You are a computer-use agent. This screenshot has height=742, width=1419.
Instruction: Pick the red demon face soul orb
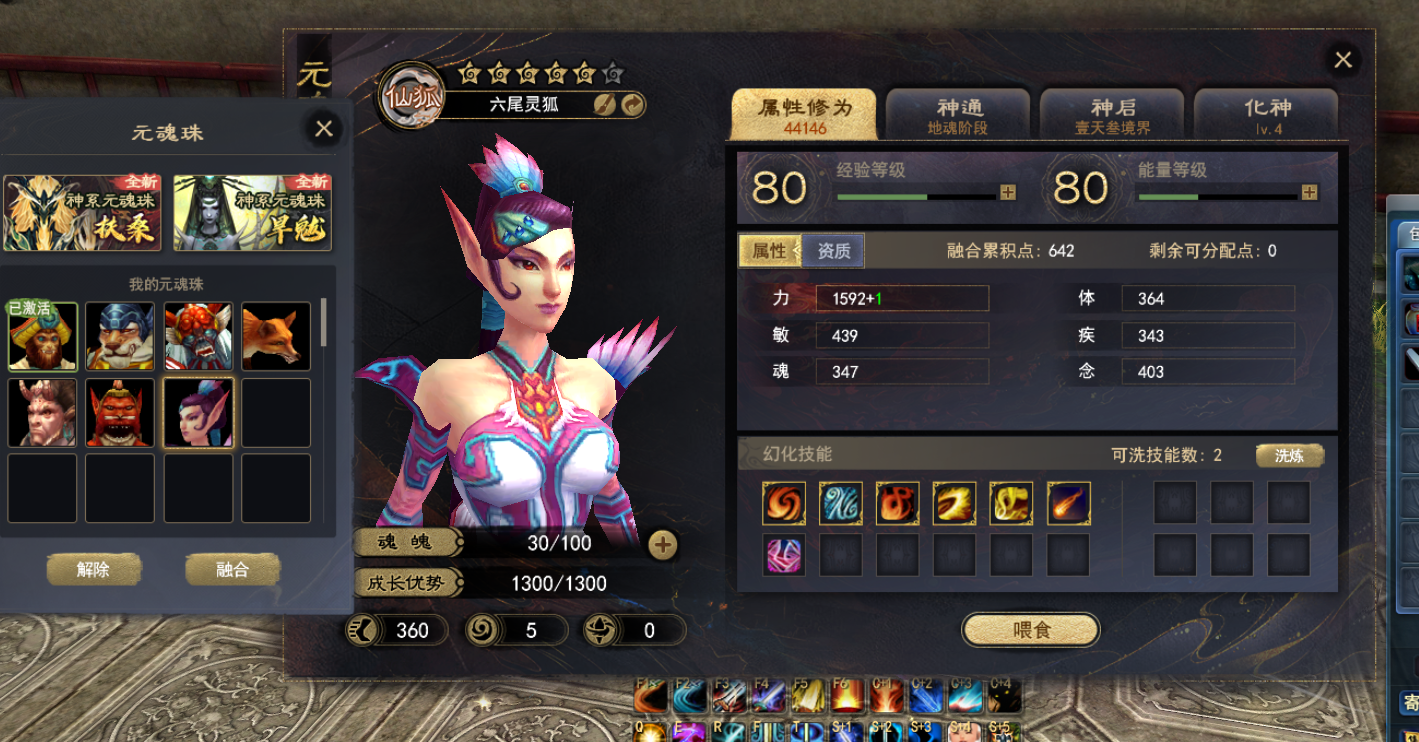(x=120, y=412)
